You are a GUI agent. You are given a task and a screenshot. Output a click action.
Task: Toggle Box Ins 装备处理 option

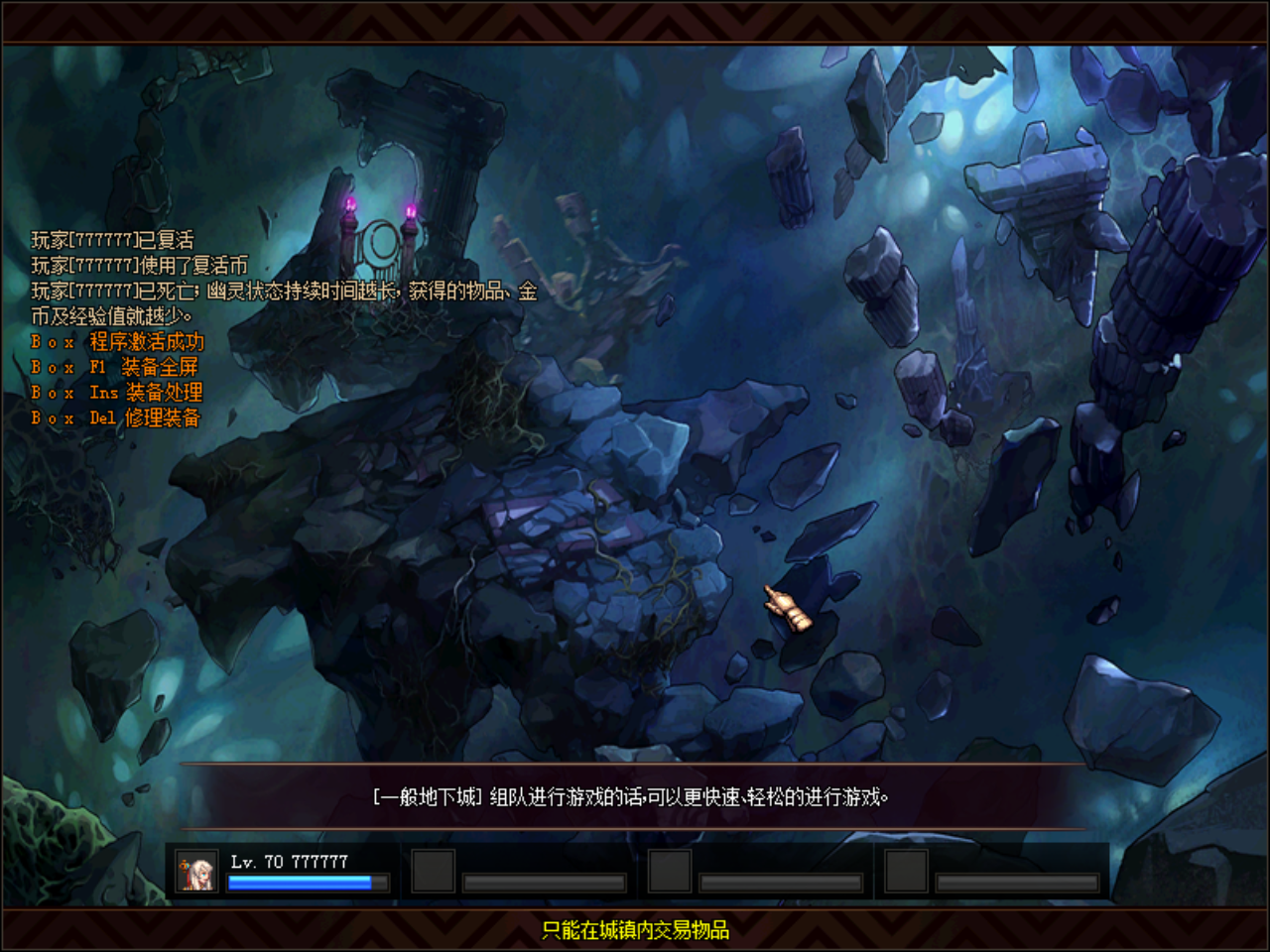pyautogui.click(x=116, y=393)
